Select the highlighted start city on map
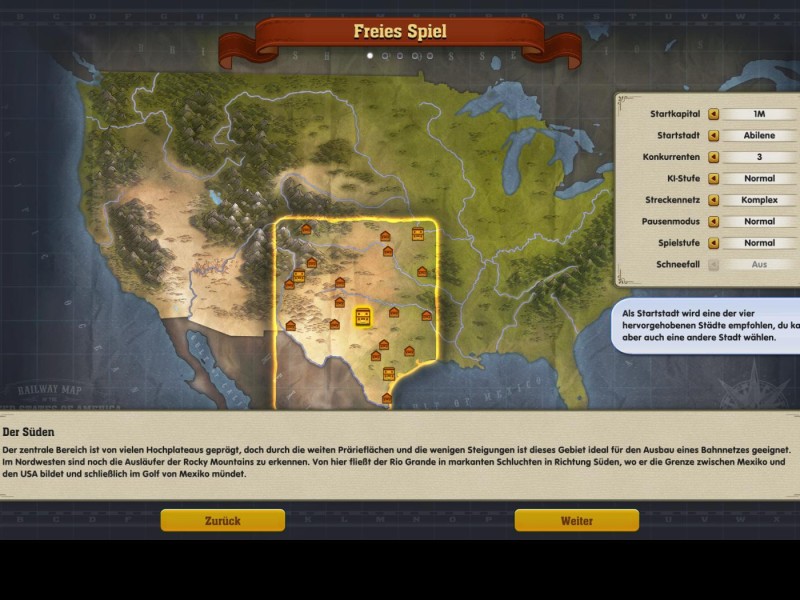The width and height of the screenshot is (800, 600). (363, 317)
